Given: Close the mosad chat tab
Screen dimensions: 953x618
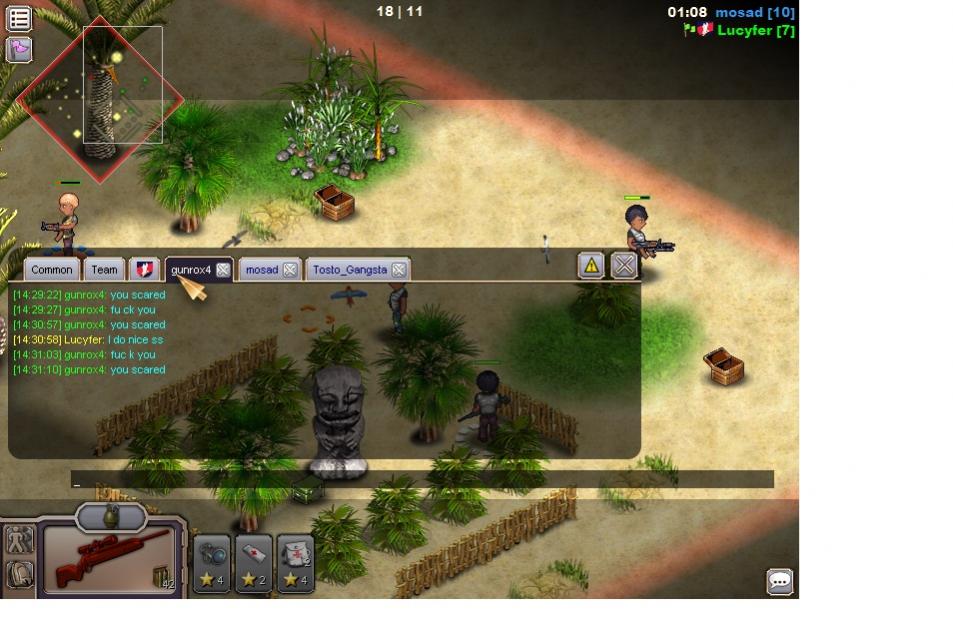Looking at the screenshot, I should (x=289, y=269).
